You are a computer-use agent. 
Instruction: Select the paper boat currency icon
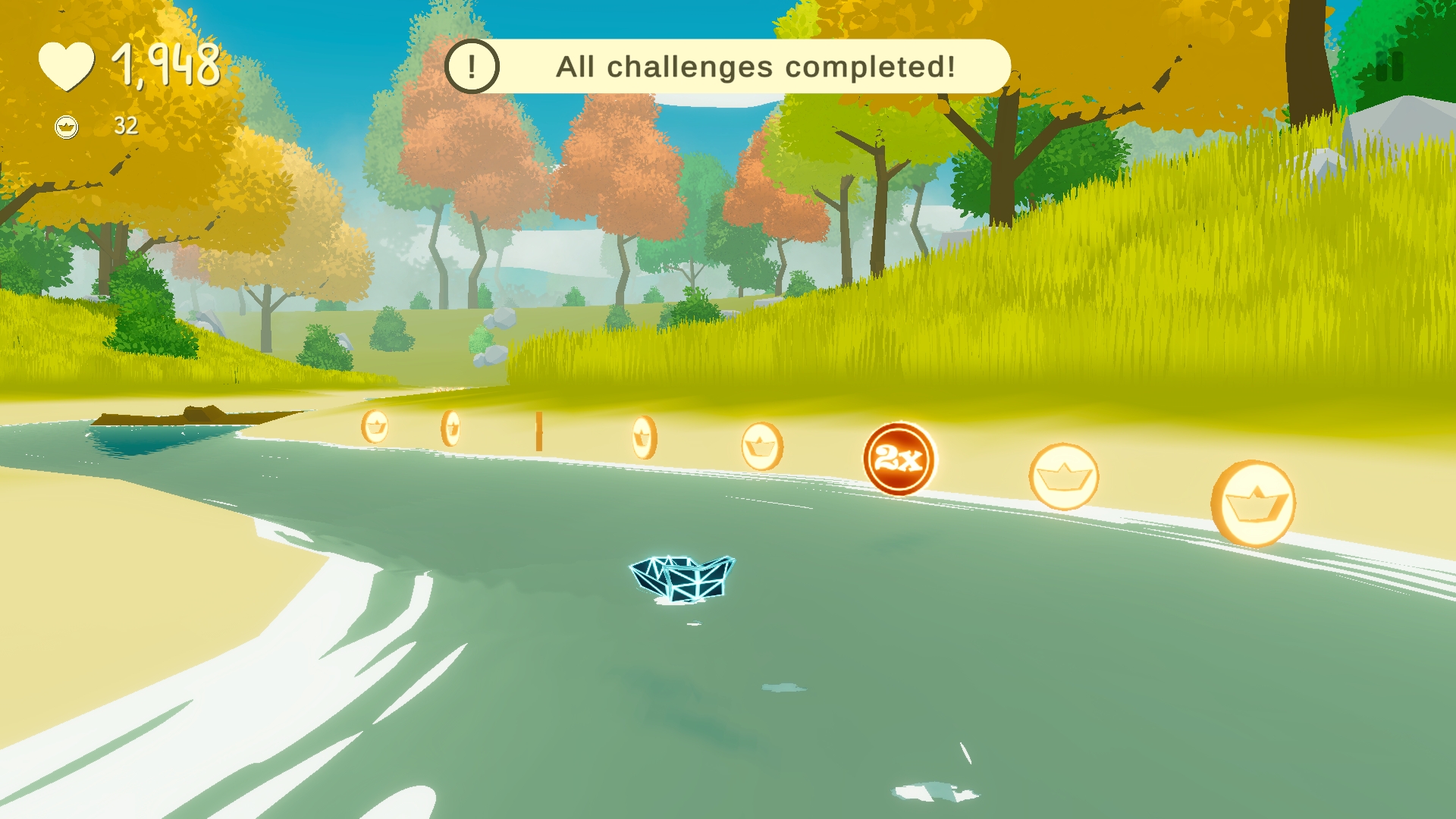[67, 127]
